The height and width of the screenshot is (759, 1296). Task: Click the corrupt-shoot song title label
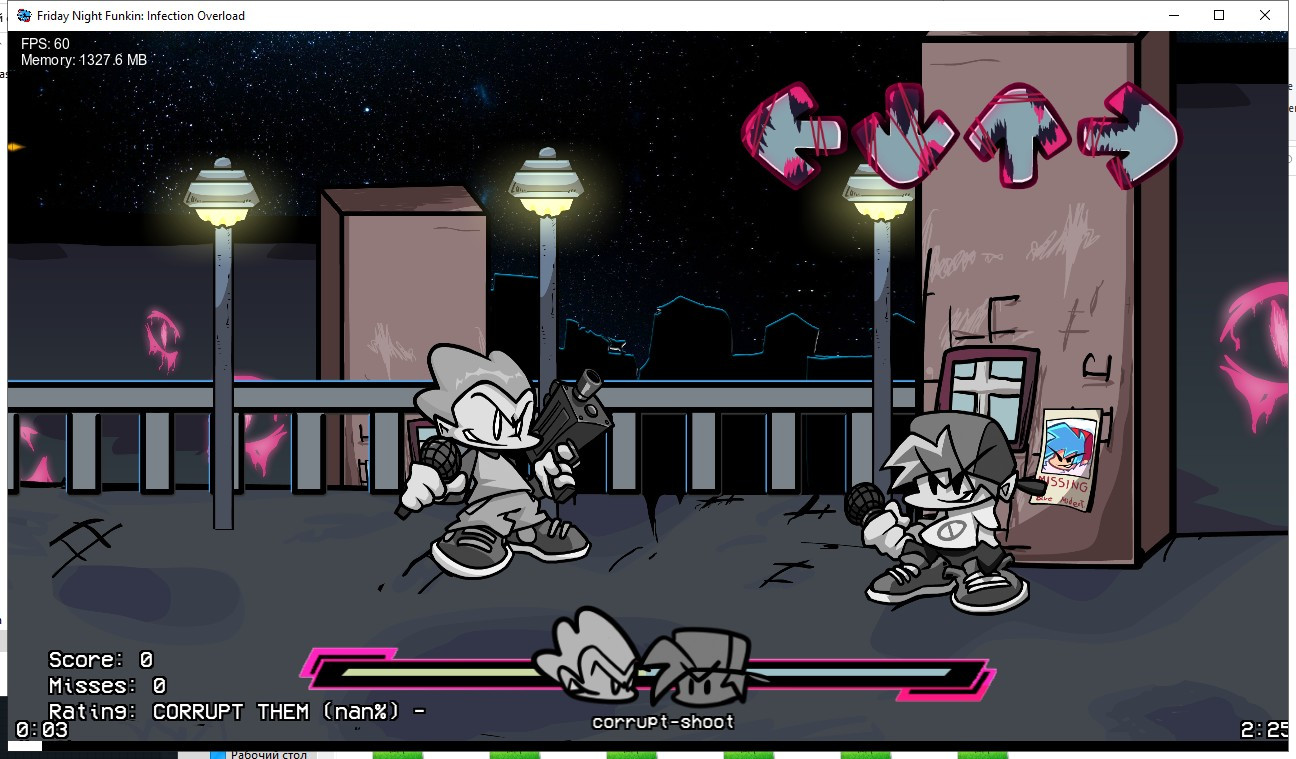(x=664, y=720)
